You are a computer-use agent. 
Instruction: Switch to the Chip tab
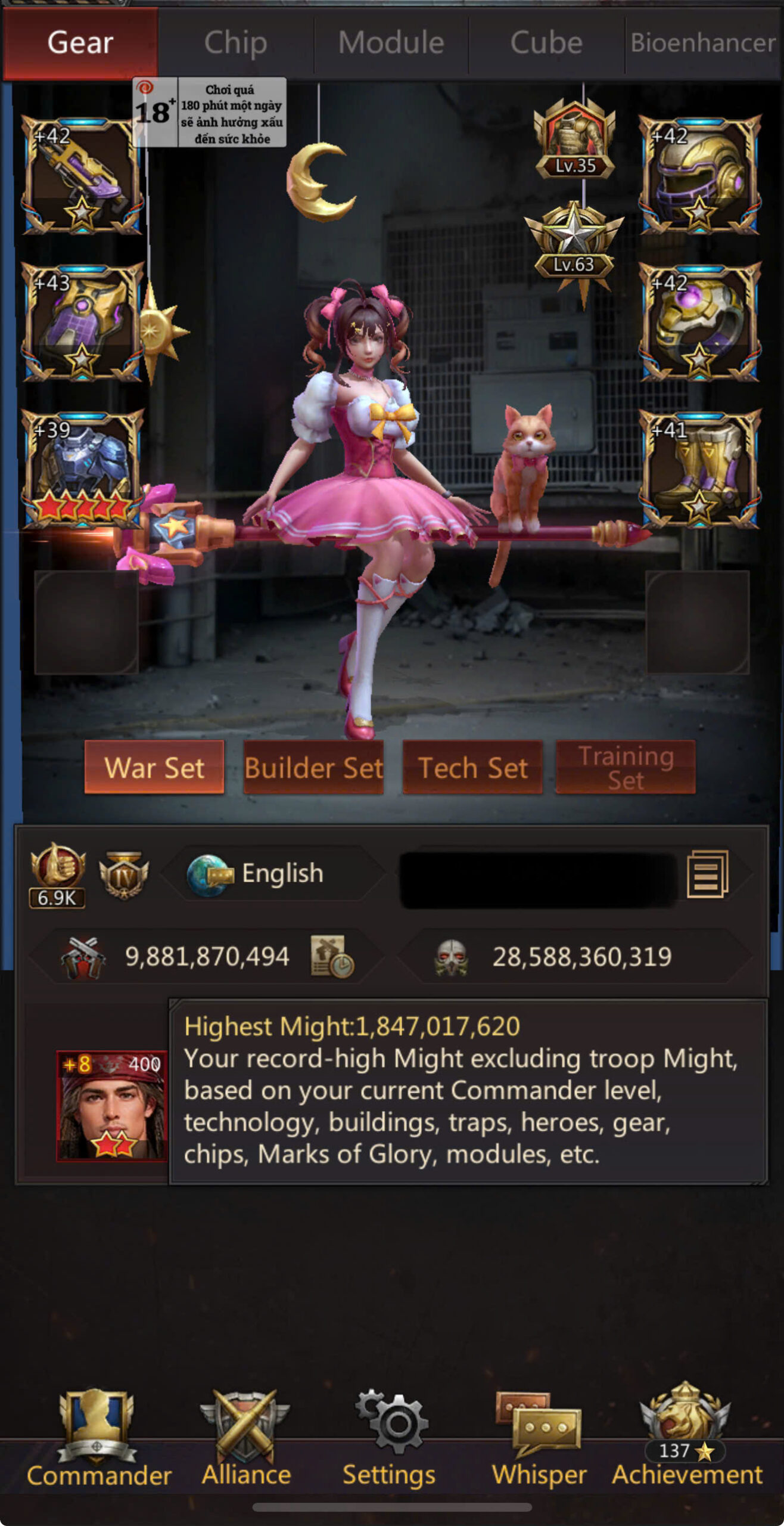[x=235, y=43]
